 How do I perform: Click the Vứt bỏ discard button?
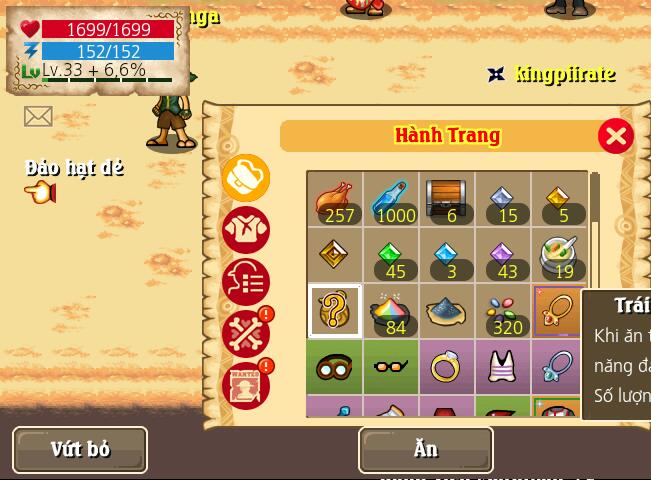tap(80, 449)
